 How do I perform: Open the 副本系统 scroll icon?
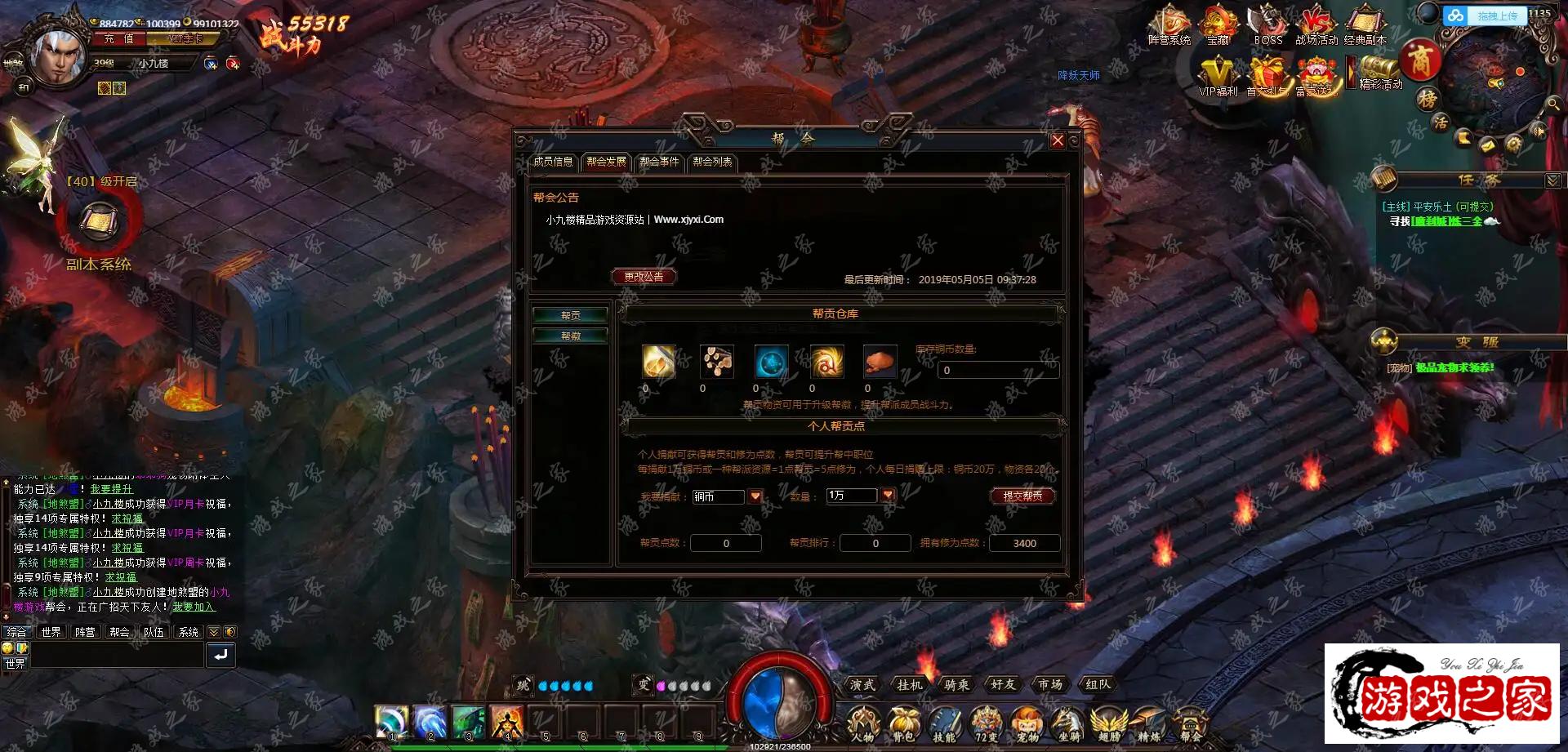[x=99, y=220]
